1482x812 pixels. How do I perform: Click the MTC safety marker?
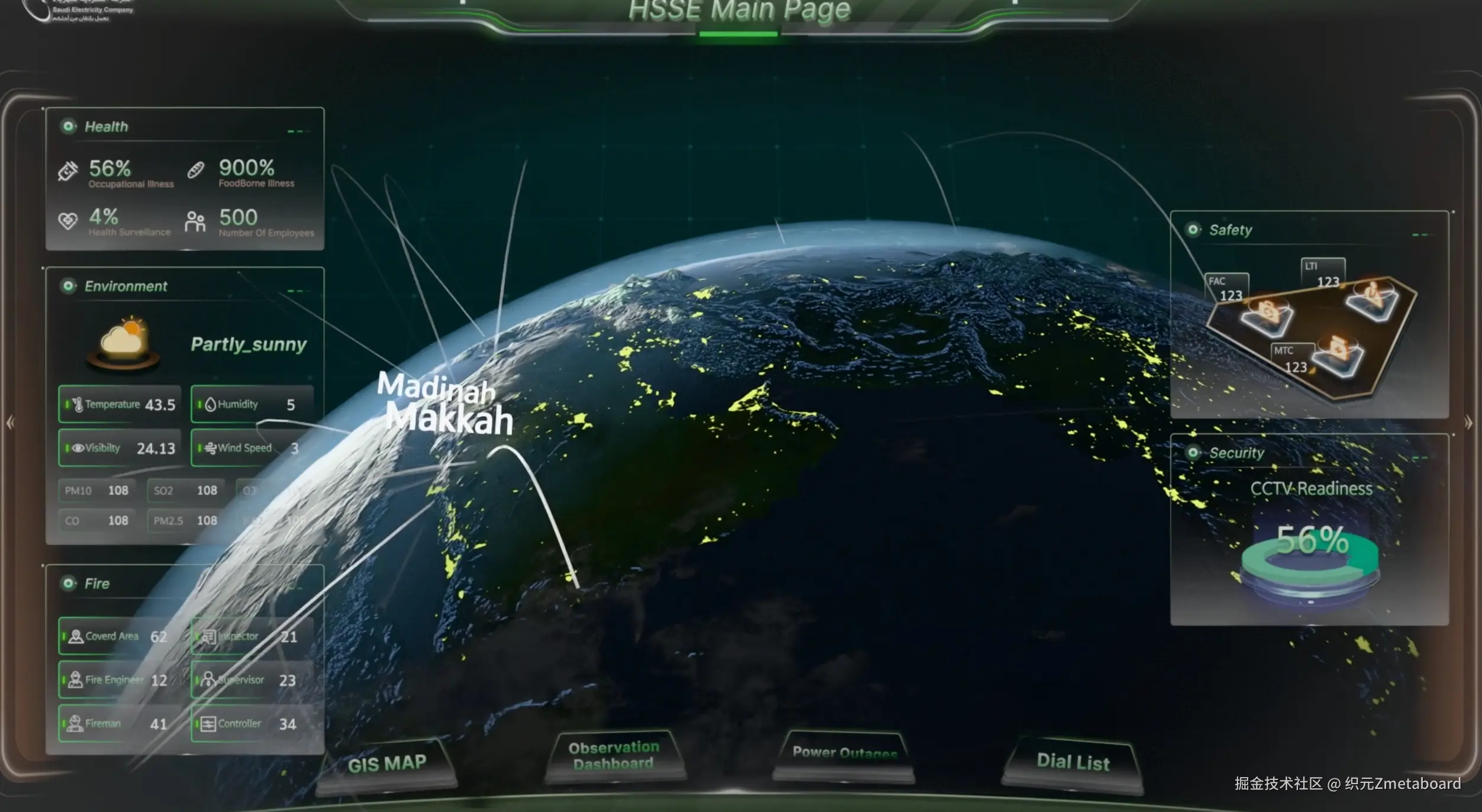1292,359
